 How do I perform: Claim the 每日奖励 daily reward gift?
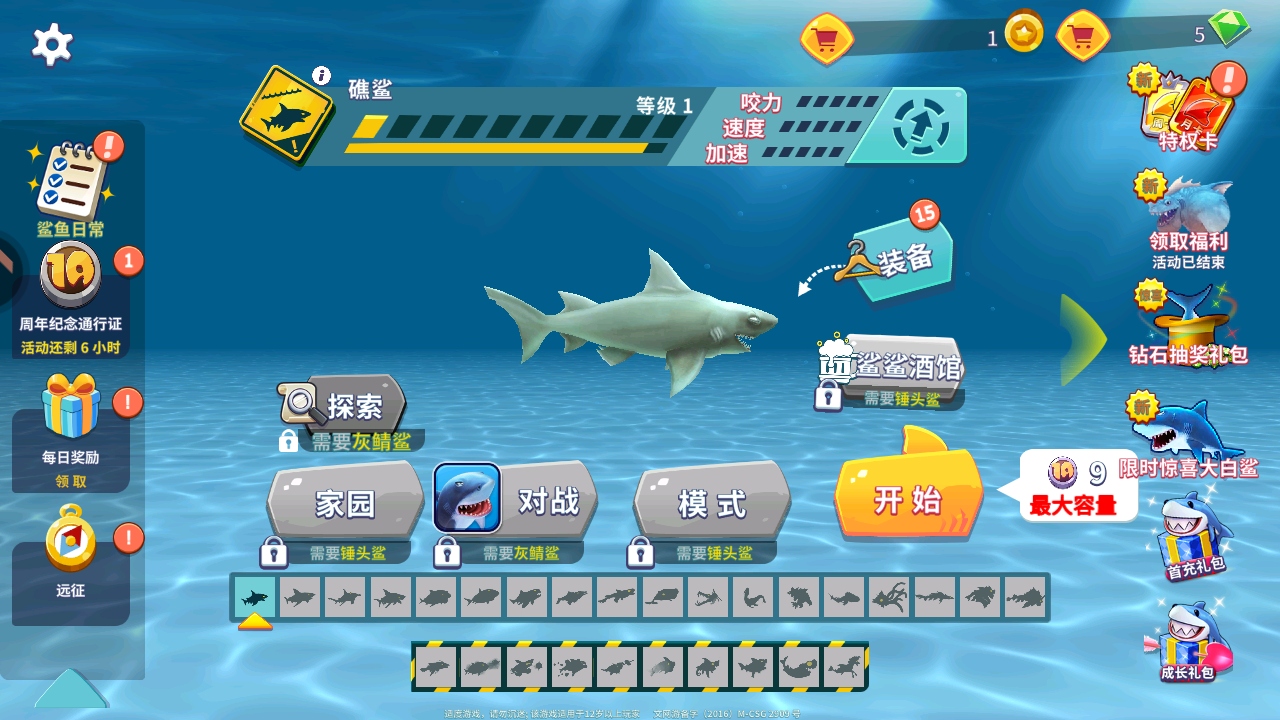click(70, 420)
